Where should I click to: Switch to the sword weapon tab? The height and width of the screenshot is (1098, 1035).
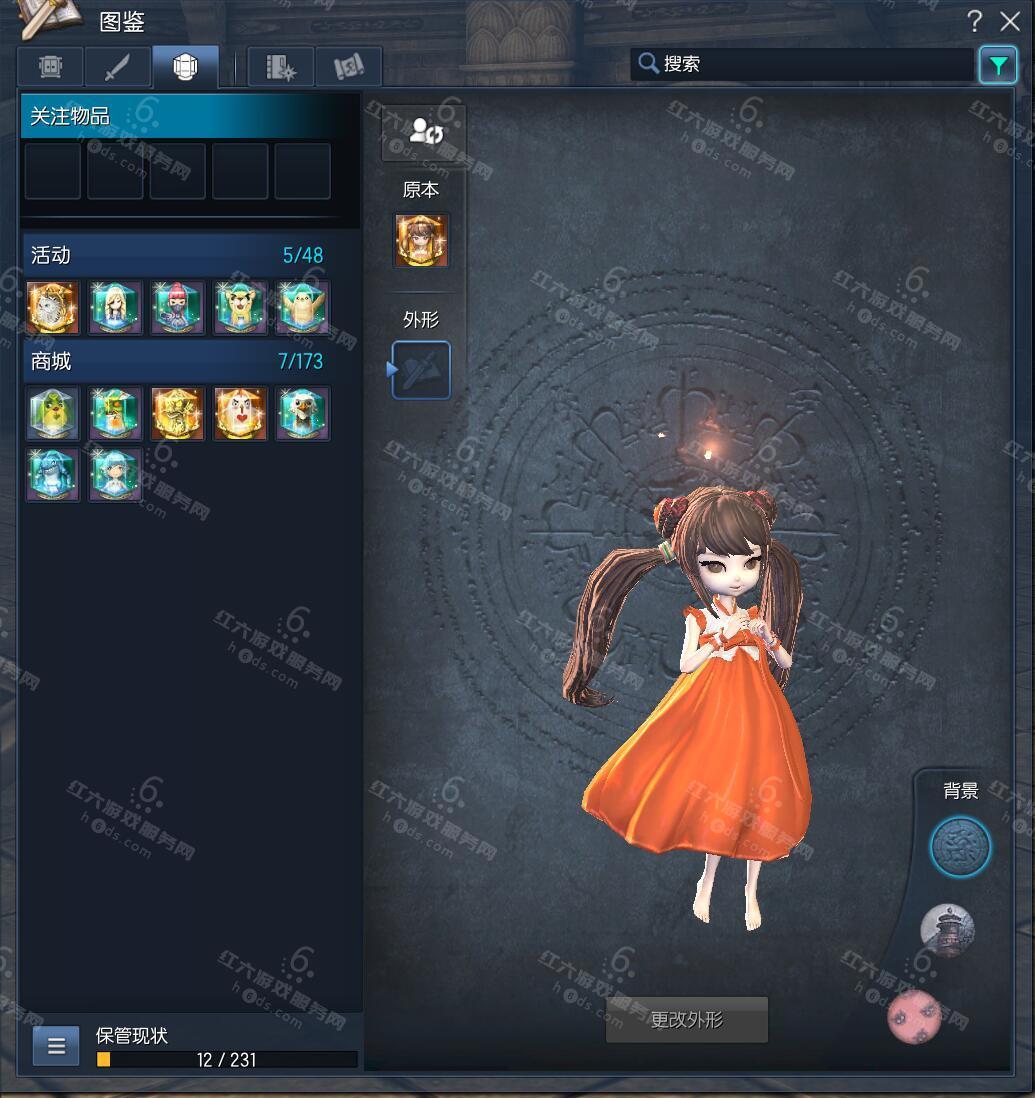(118, 67)
